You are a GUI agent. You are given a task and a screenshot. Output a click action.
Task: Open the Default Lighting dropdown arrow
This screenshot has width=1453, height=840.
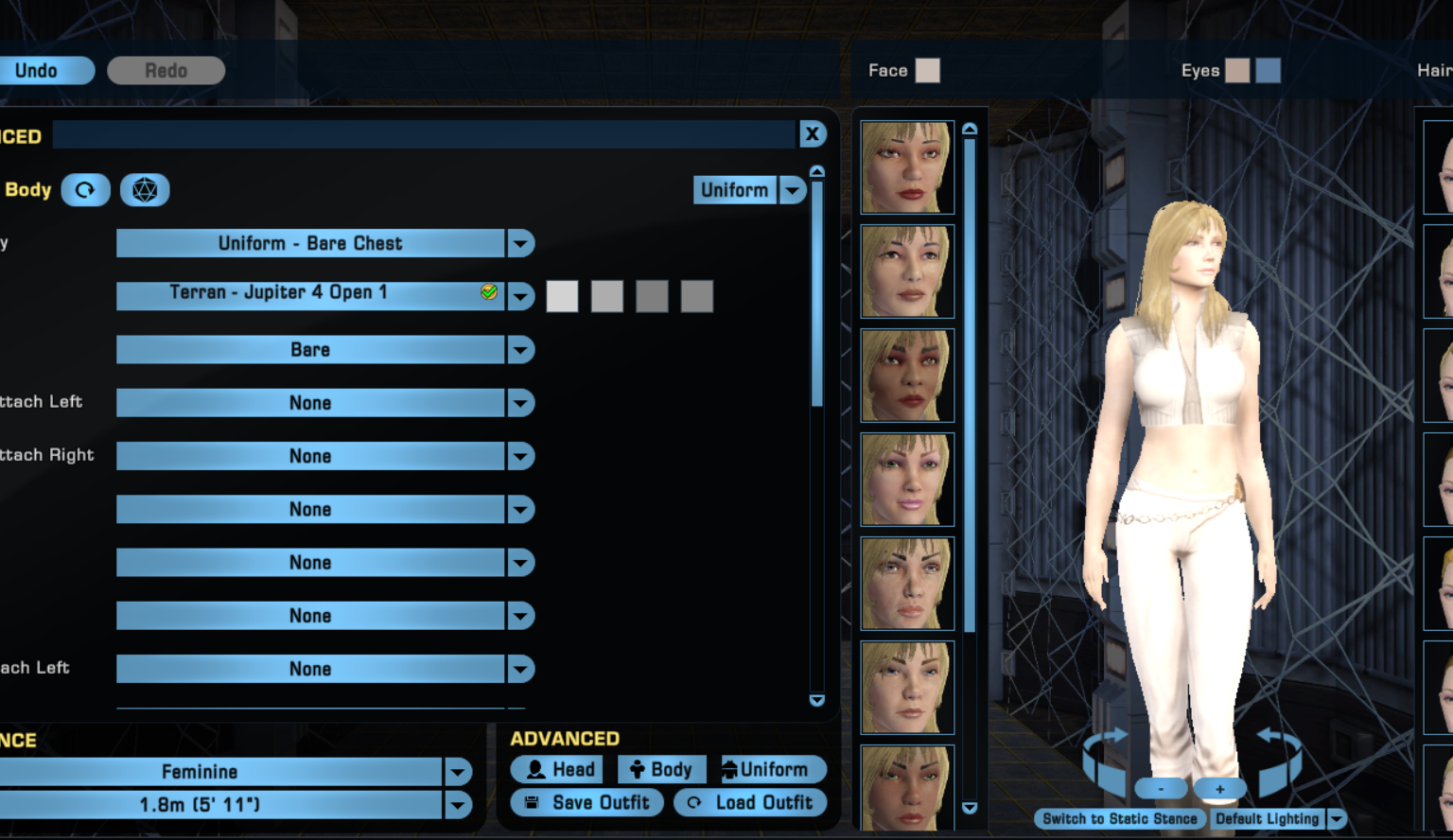click(x=1336, y=818)
